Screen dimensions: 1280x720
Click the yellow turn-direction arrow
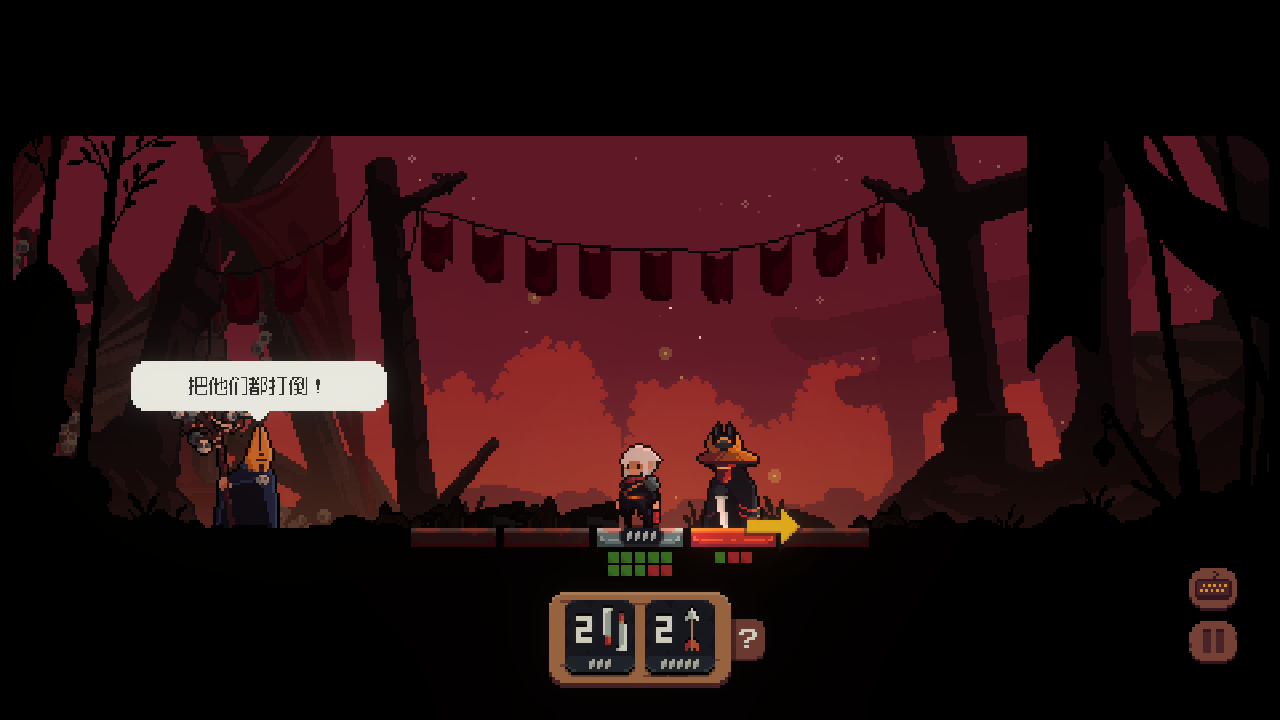(773, 525)
